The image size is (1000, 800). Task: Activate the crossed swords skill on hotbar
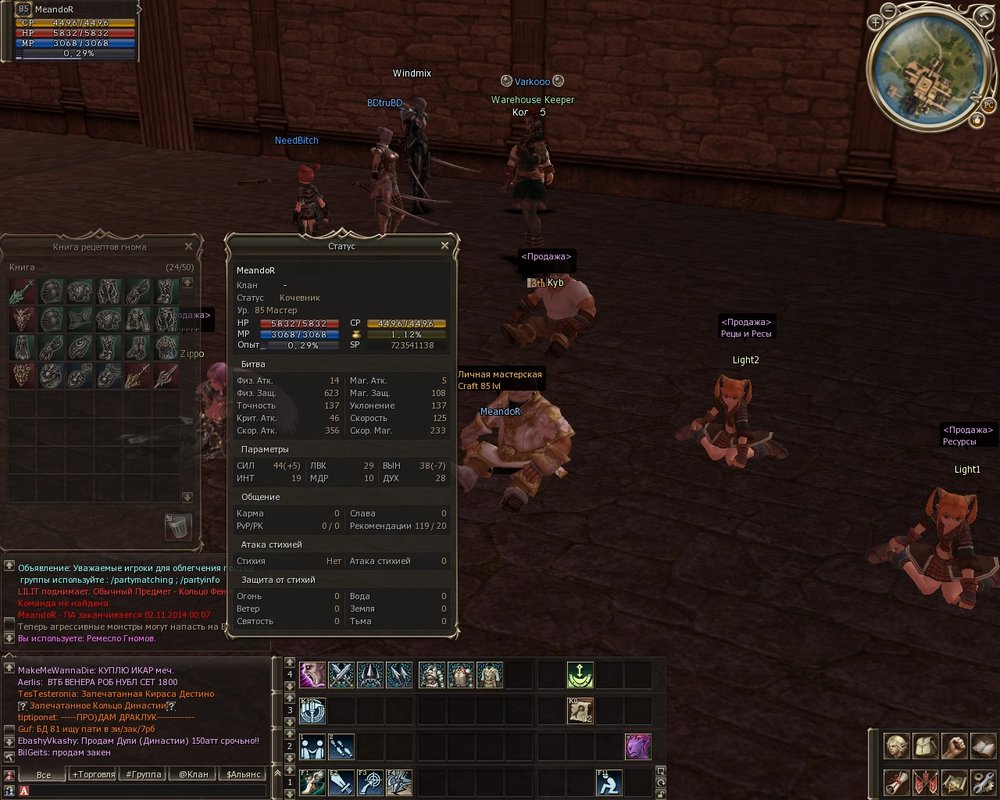(342, 675)
